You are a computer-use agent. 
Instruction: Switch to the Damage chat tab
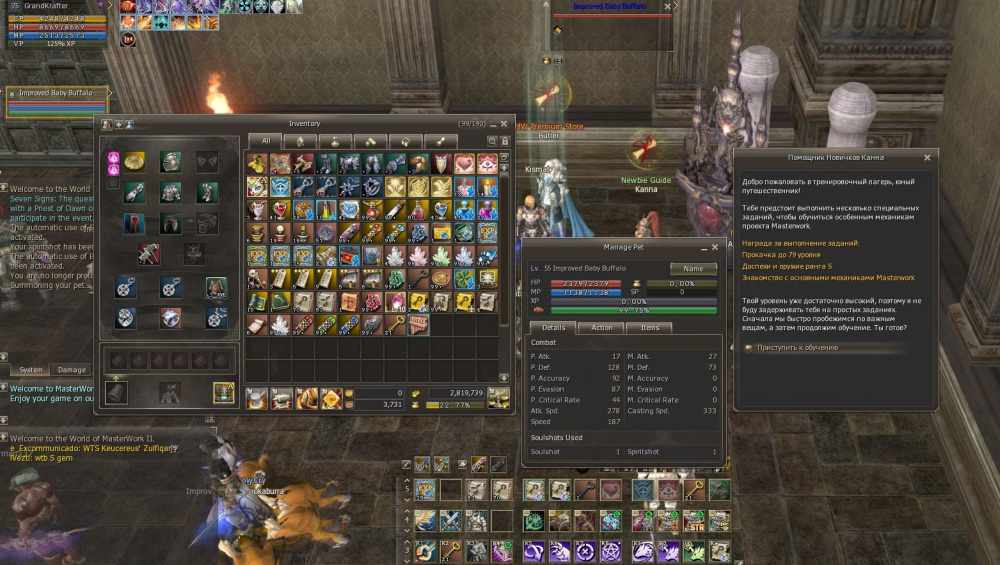pos(72,370)
